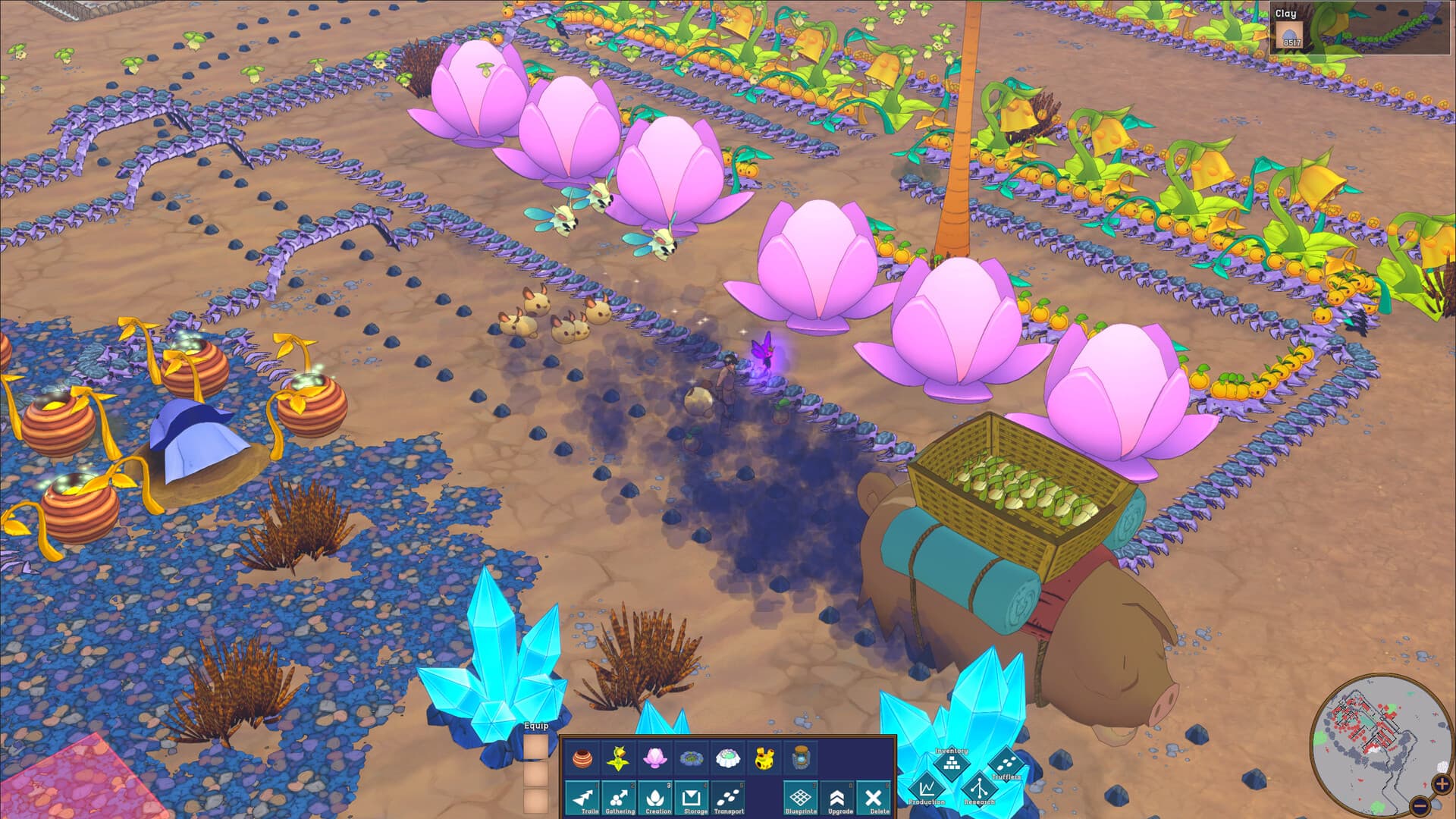Open the Gathering tool menu

[x=620, y=799]
